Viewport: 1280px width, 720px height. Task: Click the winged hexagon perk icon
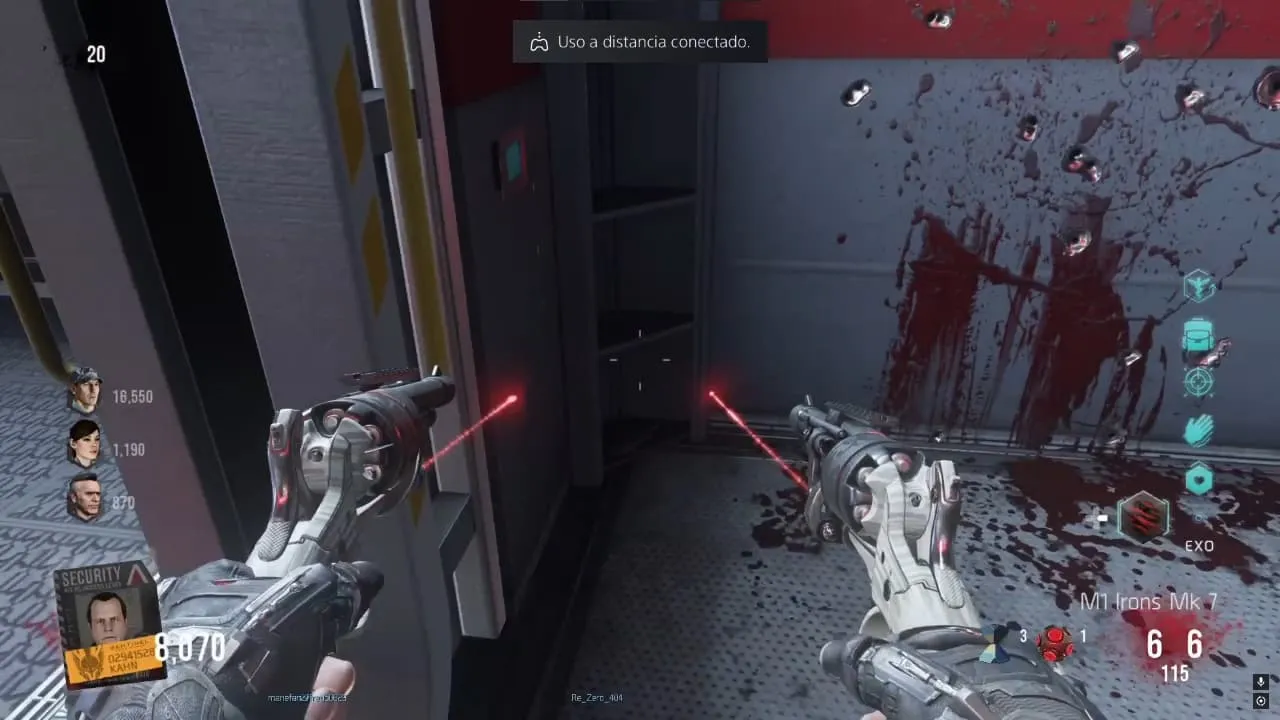[x=1198, y=287]
